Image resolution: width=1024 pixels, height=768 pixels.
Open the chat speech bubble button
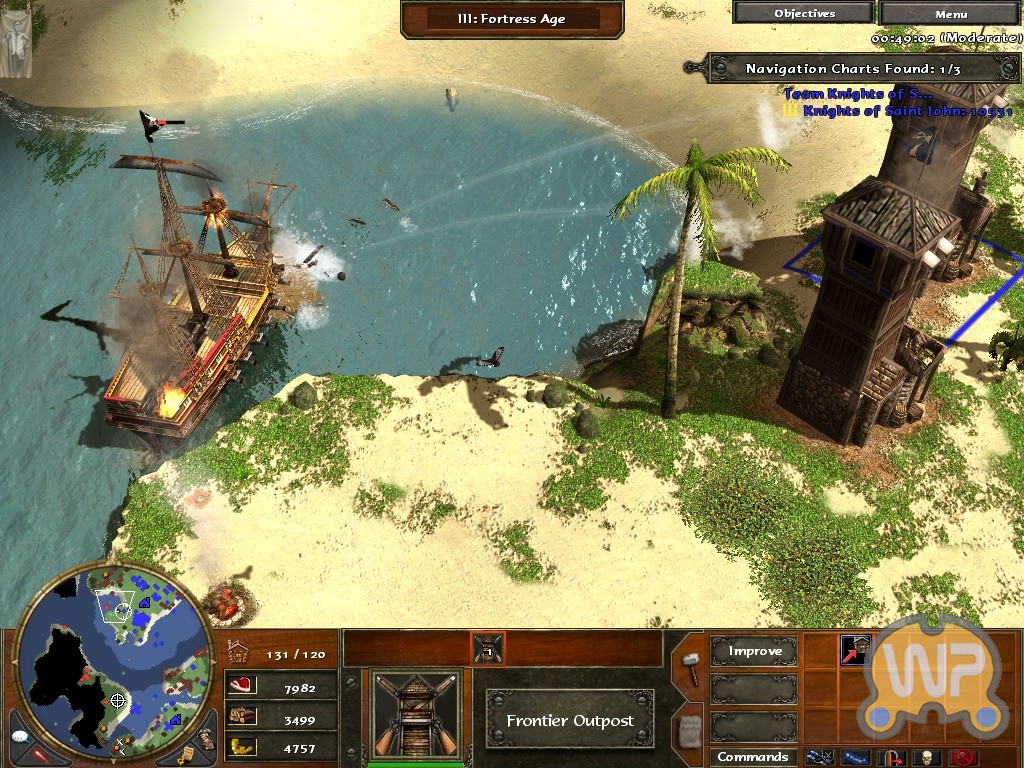pyautogui.click(x=19, y=735)
